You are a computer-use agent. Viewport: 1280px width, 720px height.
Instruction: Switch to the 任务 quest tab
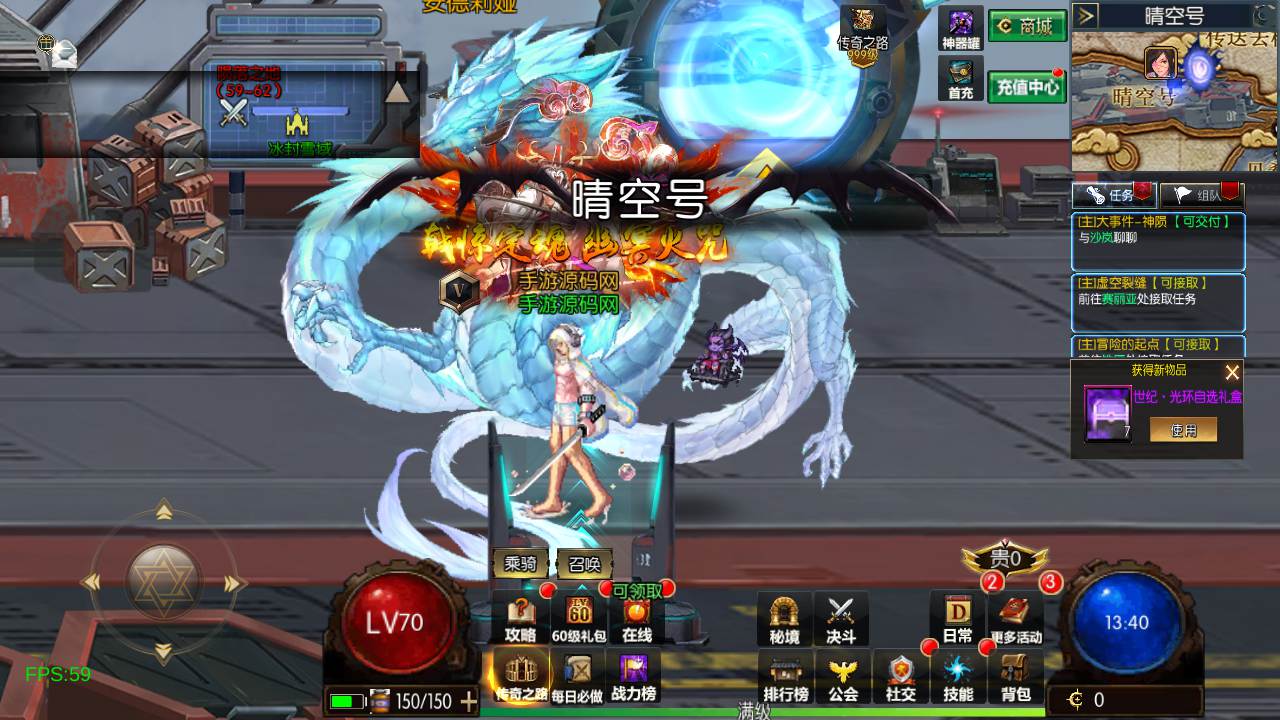(1114, 195)
